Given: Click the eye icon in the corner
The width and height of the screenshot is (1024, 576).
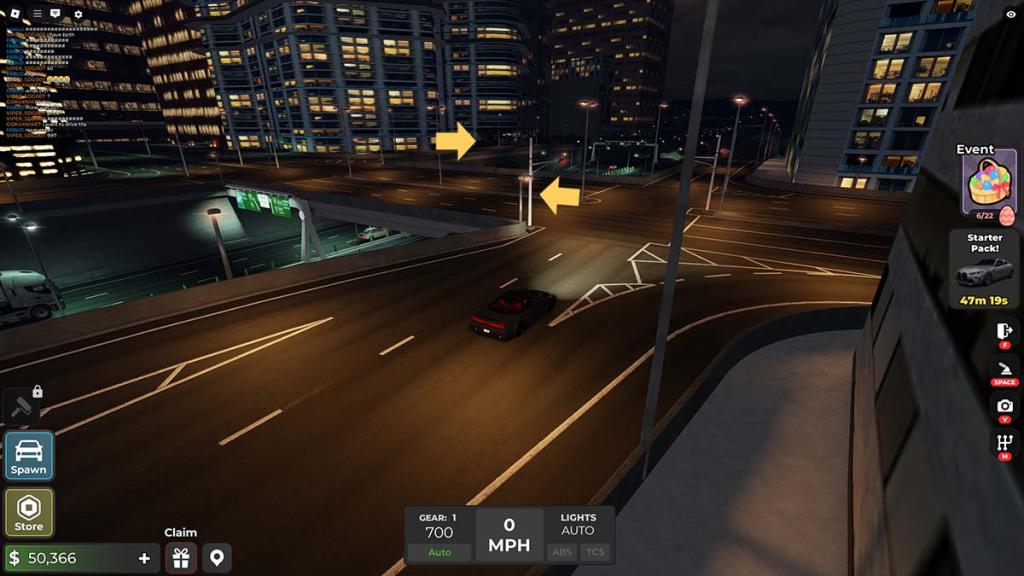Looking at the screenshot, I should tap(1010, 14).
